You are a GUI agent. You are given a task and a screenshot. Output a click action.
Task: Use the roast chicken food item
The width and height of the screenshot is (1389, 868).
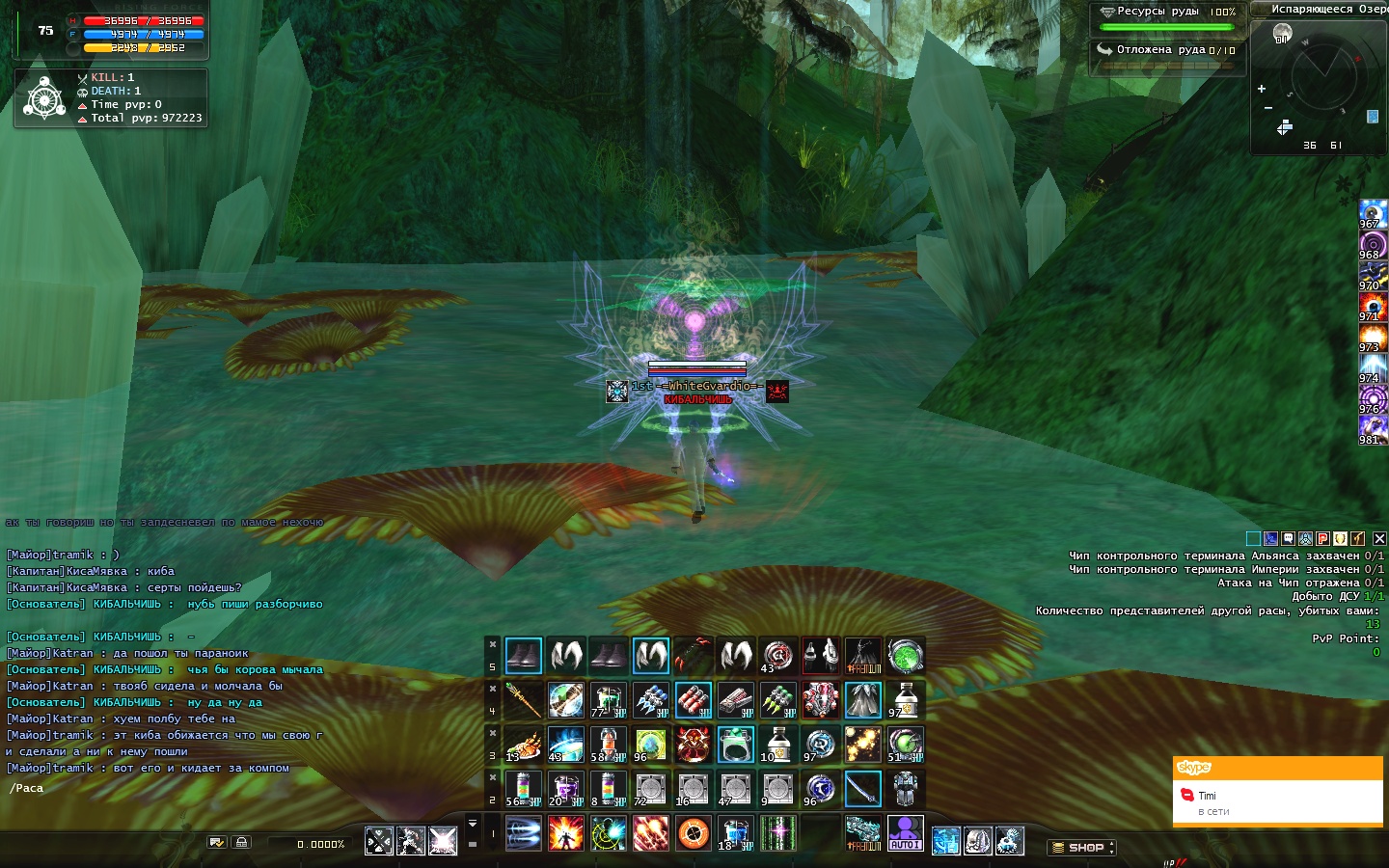coord(524,745)
